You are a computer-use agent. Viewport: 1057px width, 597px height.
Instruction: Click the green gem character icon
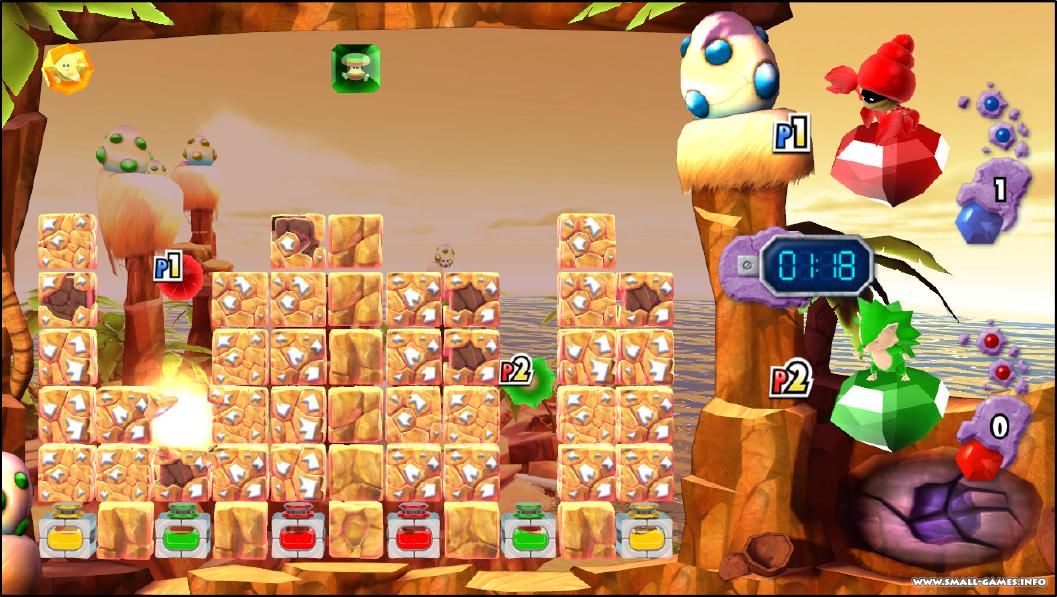pyautogui.click(x=355, y=68)
